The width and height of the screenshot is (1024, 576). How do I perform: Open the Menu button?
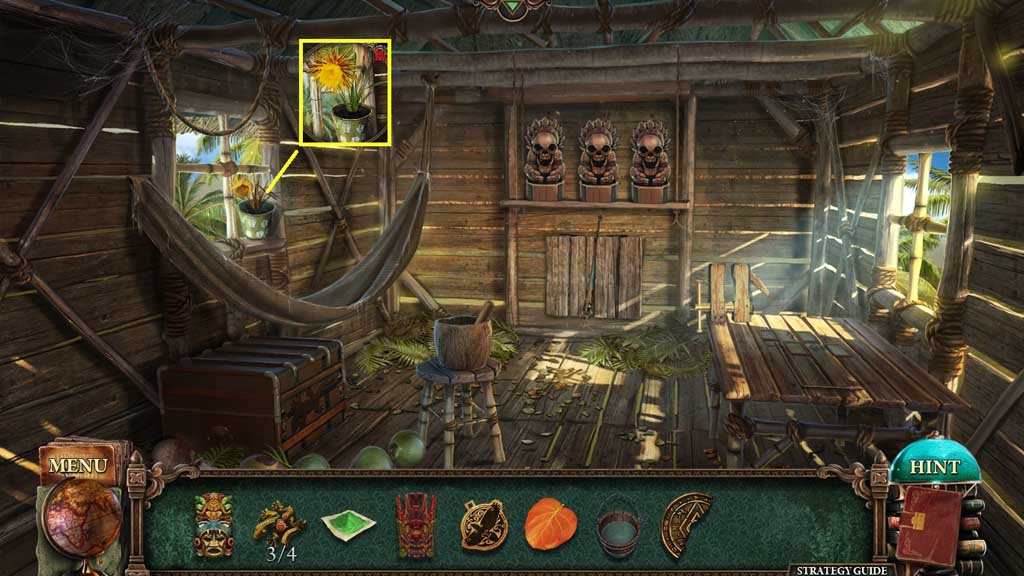coord(77,466)
